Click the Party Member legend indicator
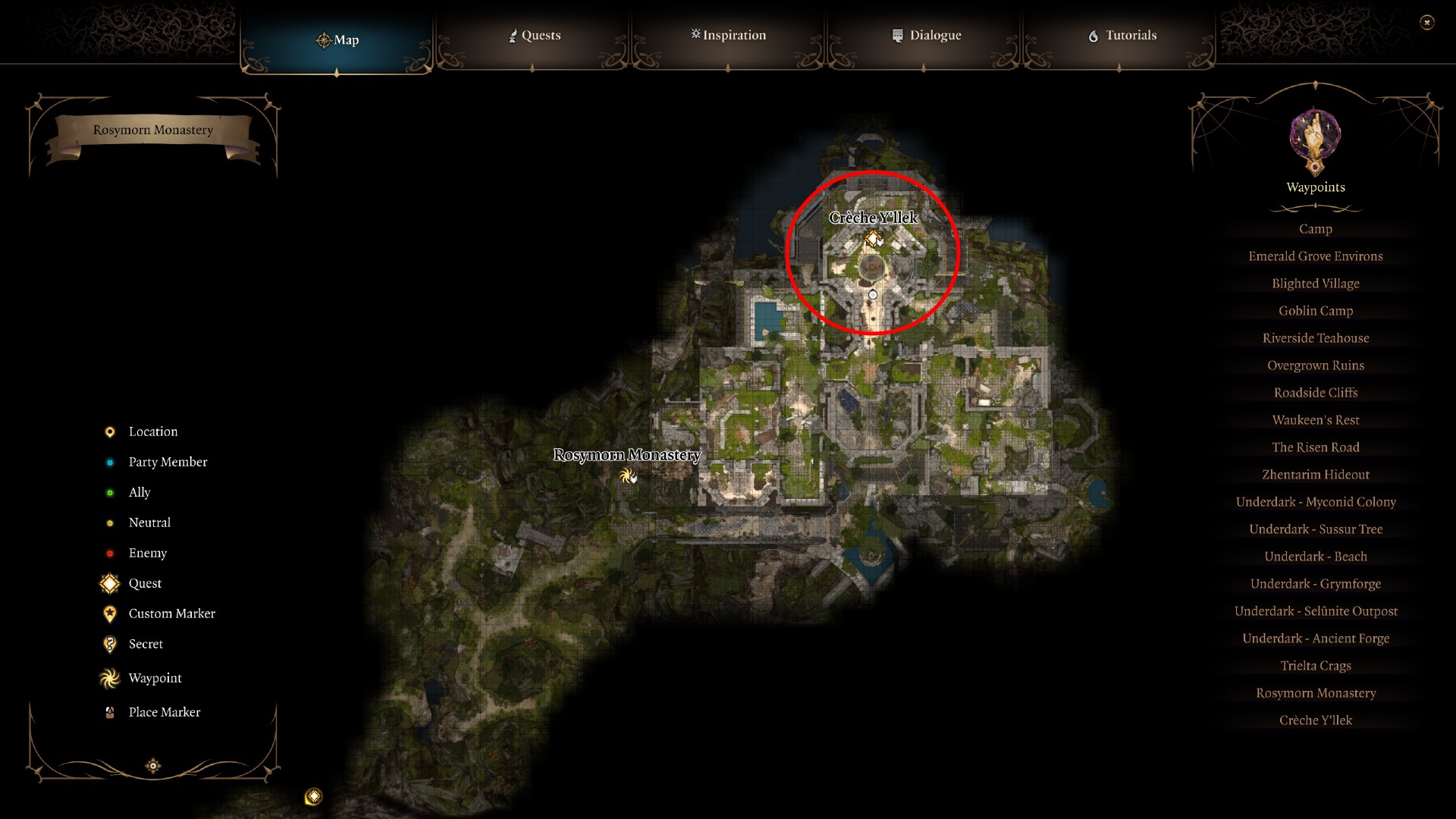The image size is (1456, 819). tap(109, 462)
